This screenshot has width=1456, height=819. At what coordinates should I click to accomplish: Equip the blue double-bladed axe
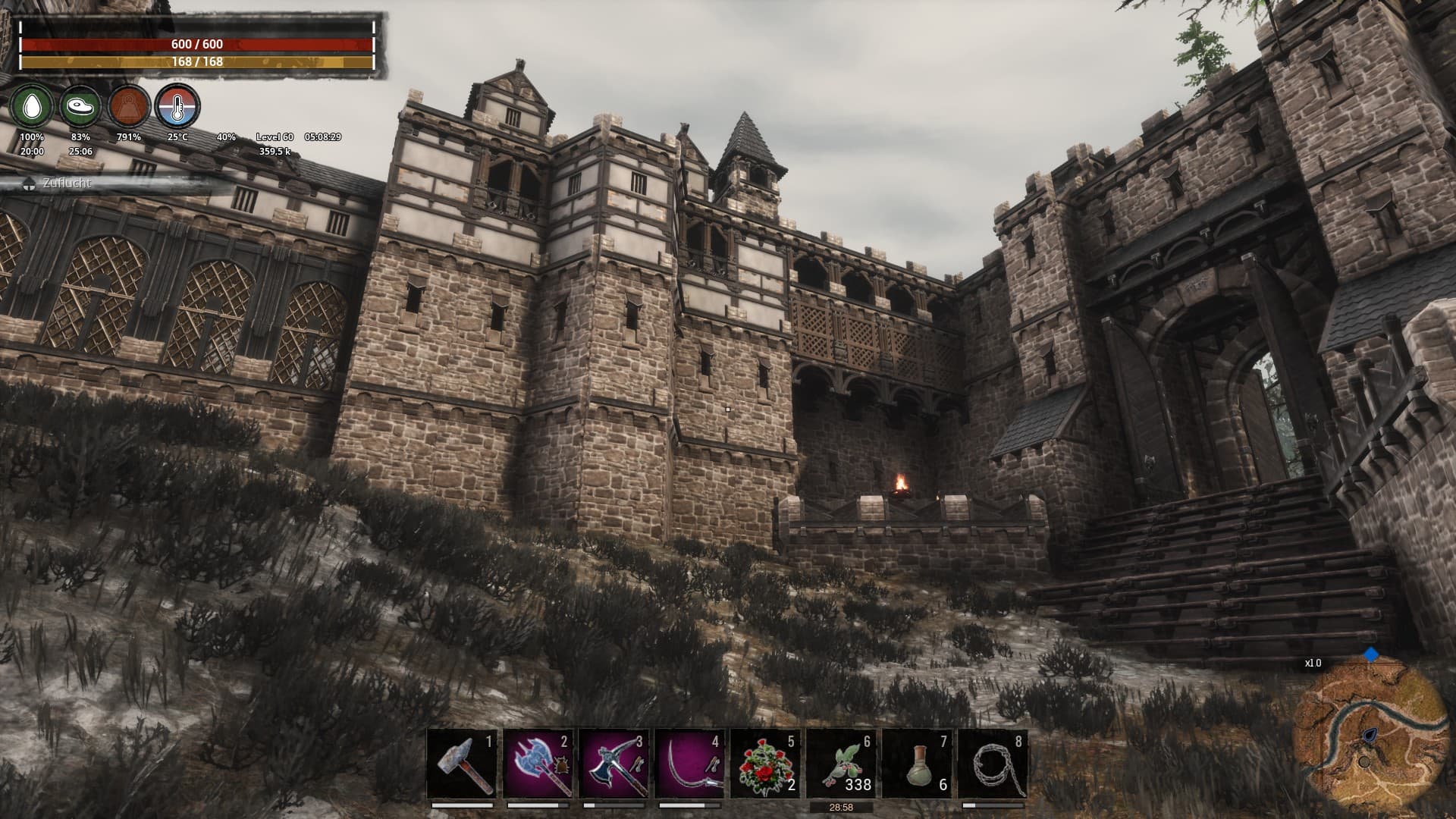(538, 763)
